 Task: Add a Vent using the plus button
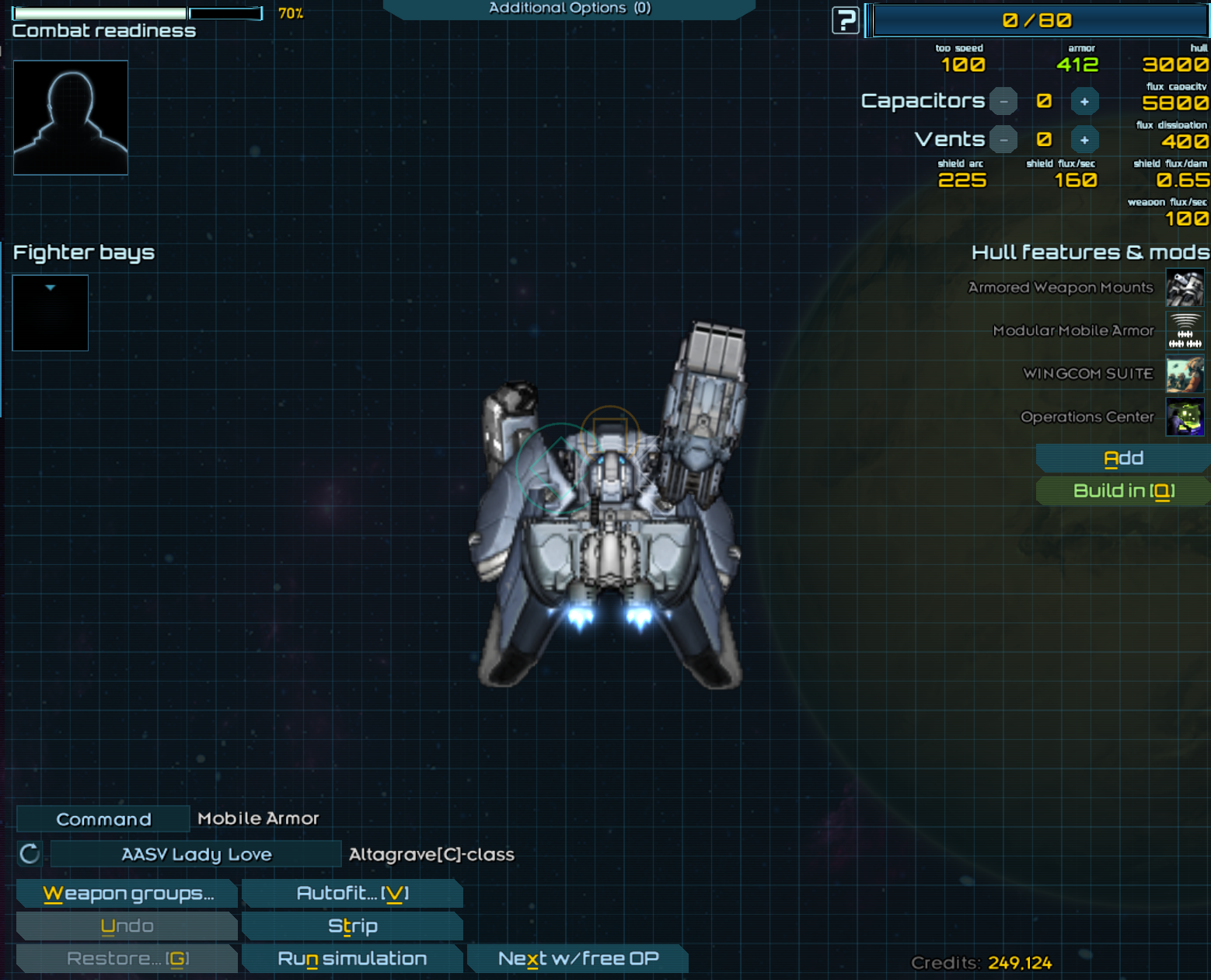click(1084, 140)
